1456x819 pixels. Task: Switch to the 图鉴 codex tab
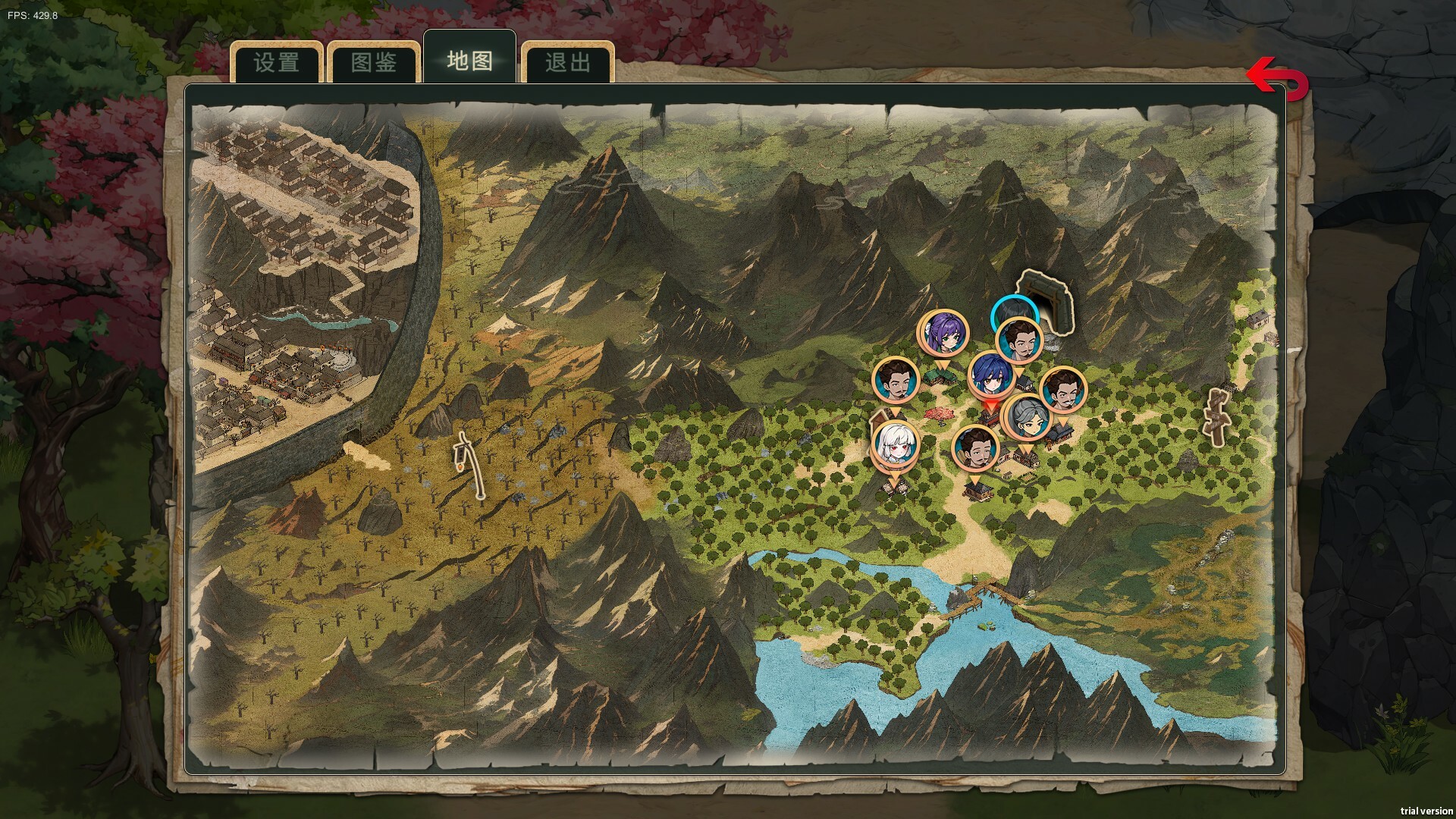[x=374, y=62]
